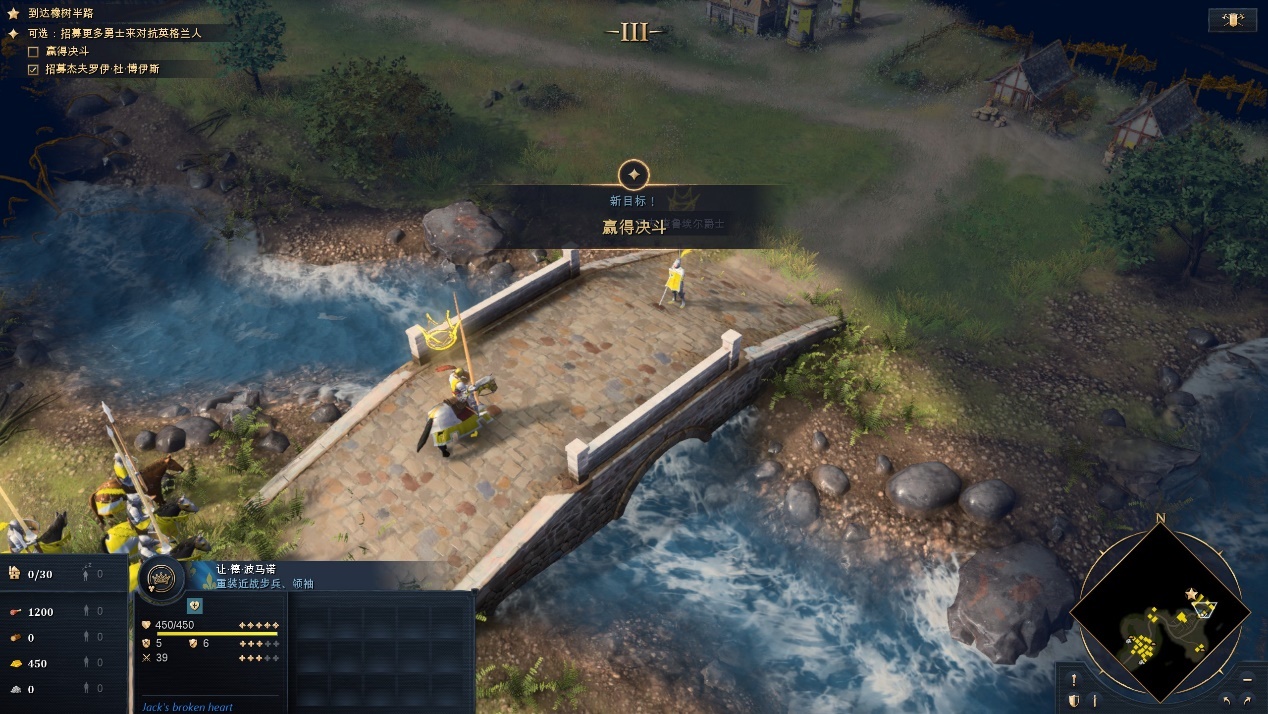Click the star objective marker on minimap
Image resolution: width=1268 pixels, height=714 pixels.
(x=1191, y=594)
